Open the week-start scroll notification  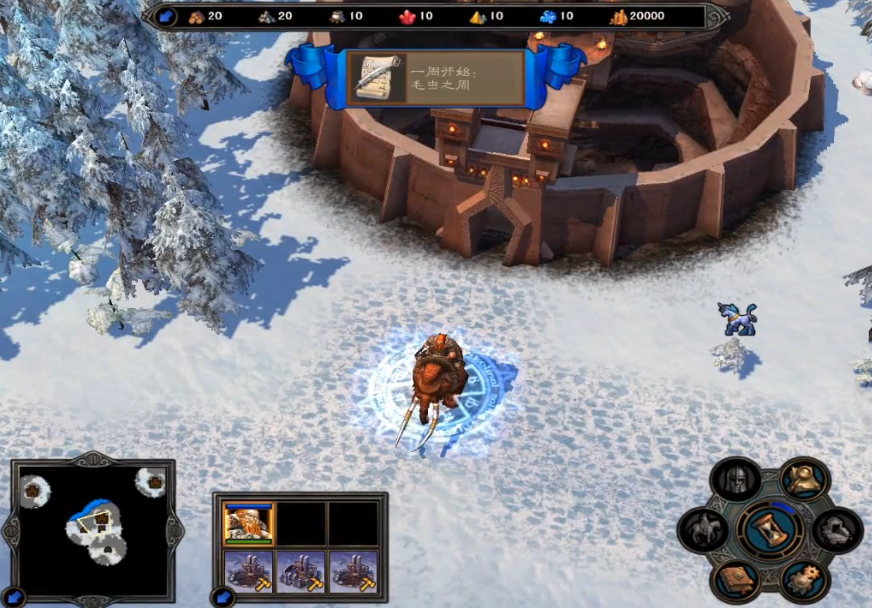coord(377,78)
